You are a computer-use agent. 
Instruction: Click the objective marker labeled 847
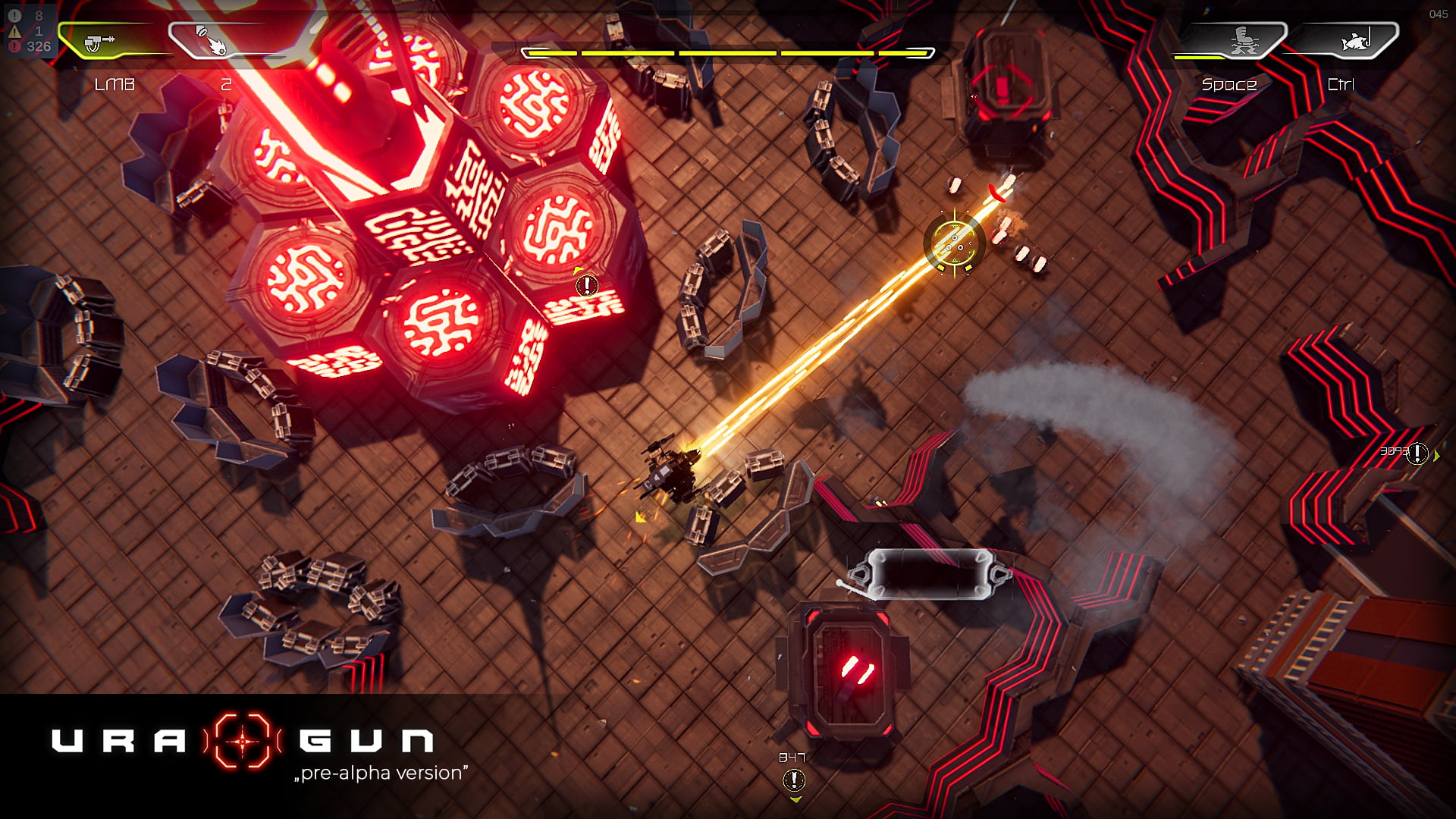(794, 780)
